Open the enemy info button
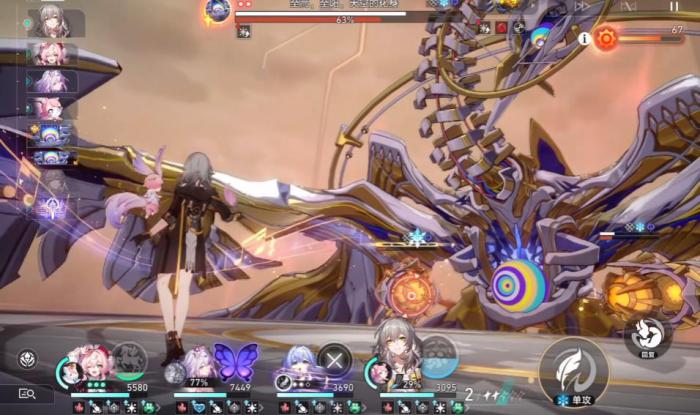Screen dimensions: 700x415 [x=584, y=39]
